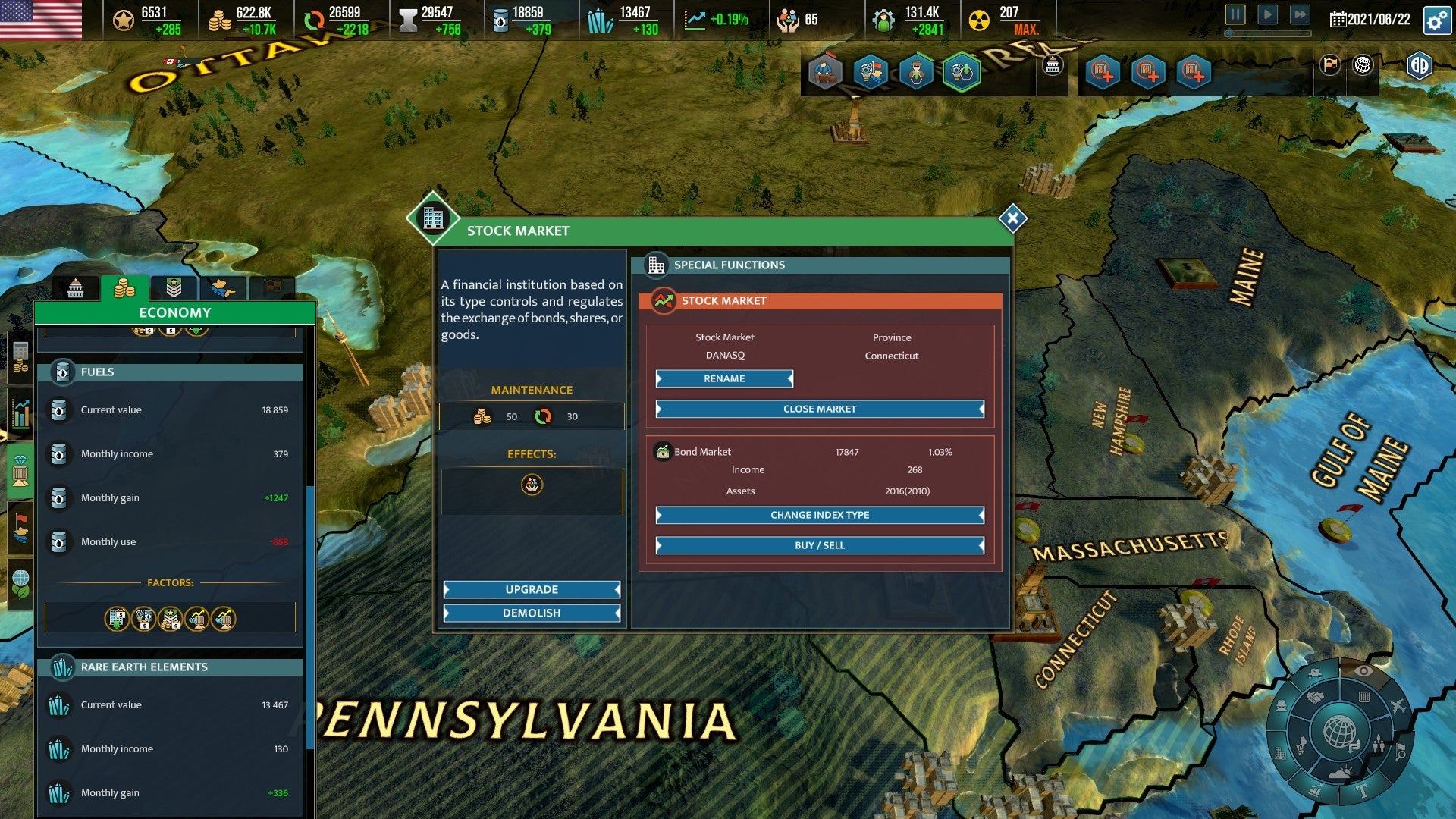Open the airplane overlay on the map wheel

[x=1398, y=706]
